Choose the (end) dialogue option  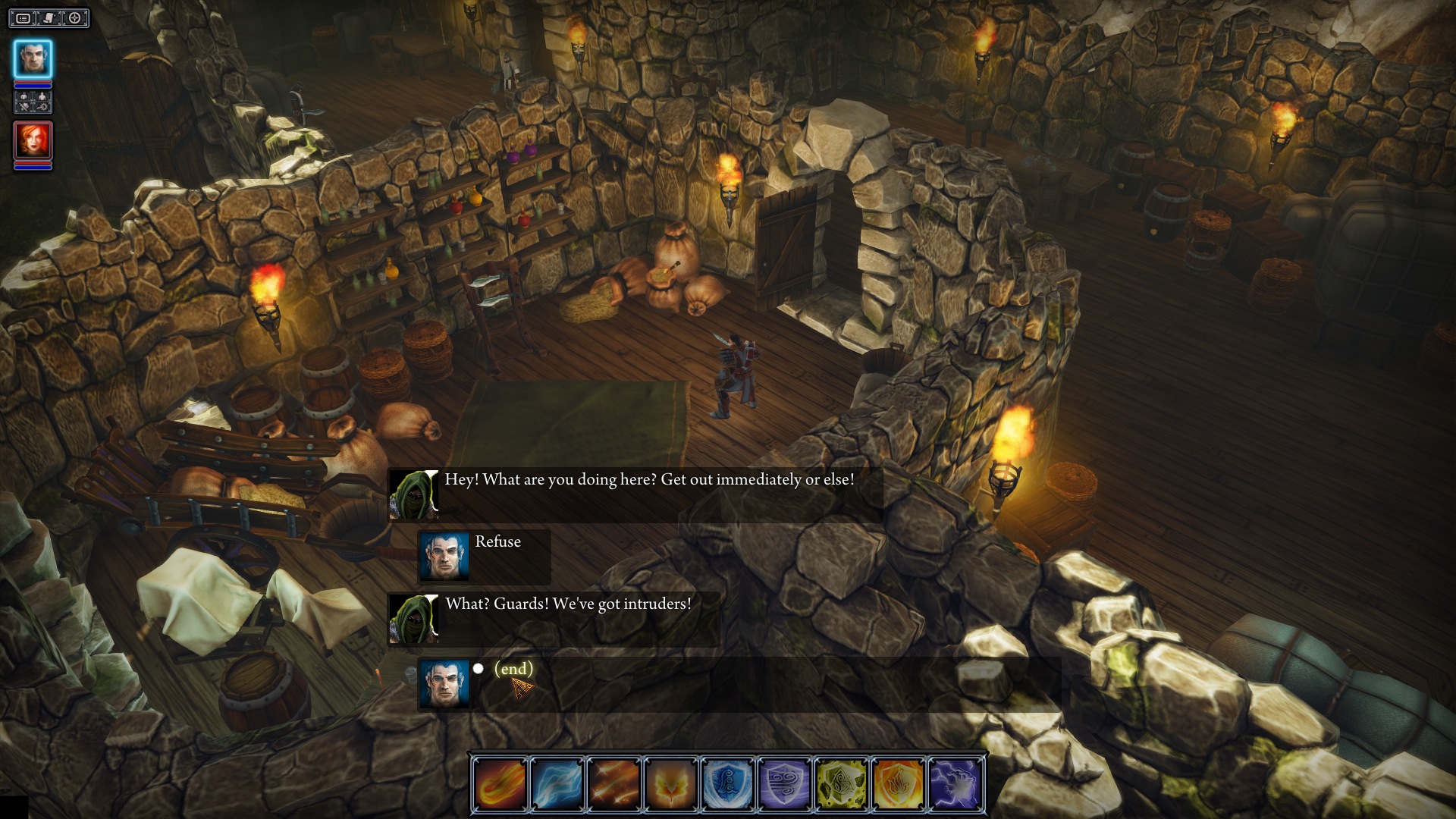pyautogui.click(x=513, y=669)
